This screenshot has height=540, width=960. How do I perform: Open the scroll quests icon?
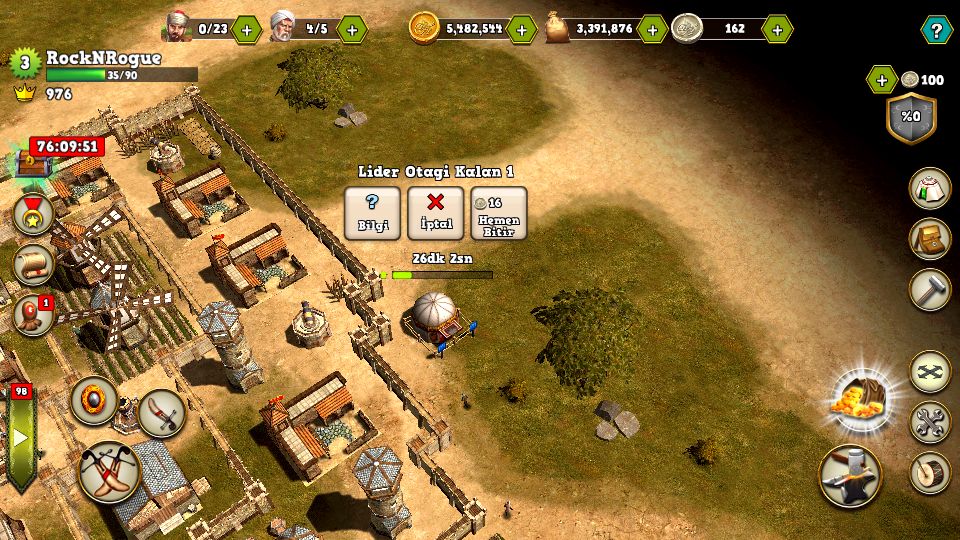tap(33, 264)
